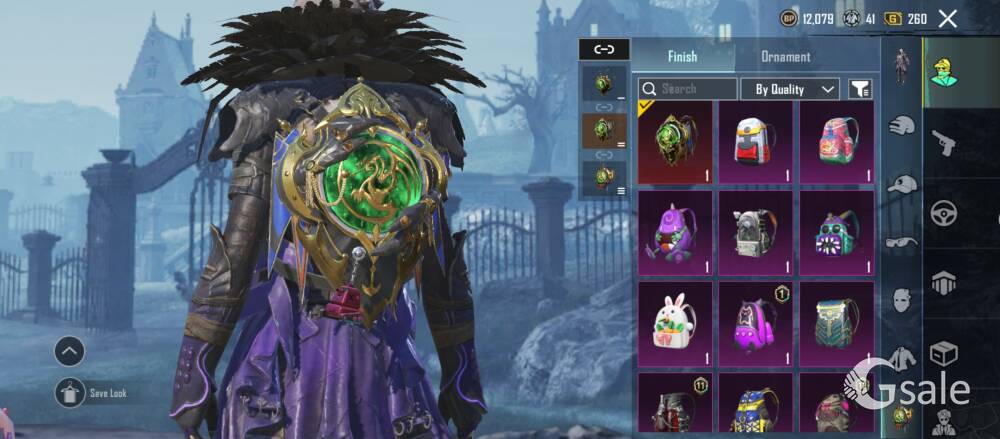Switch to the Ornament tab
This screenshot has height=439, width=1000.
[786, 57]
